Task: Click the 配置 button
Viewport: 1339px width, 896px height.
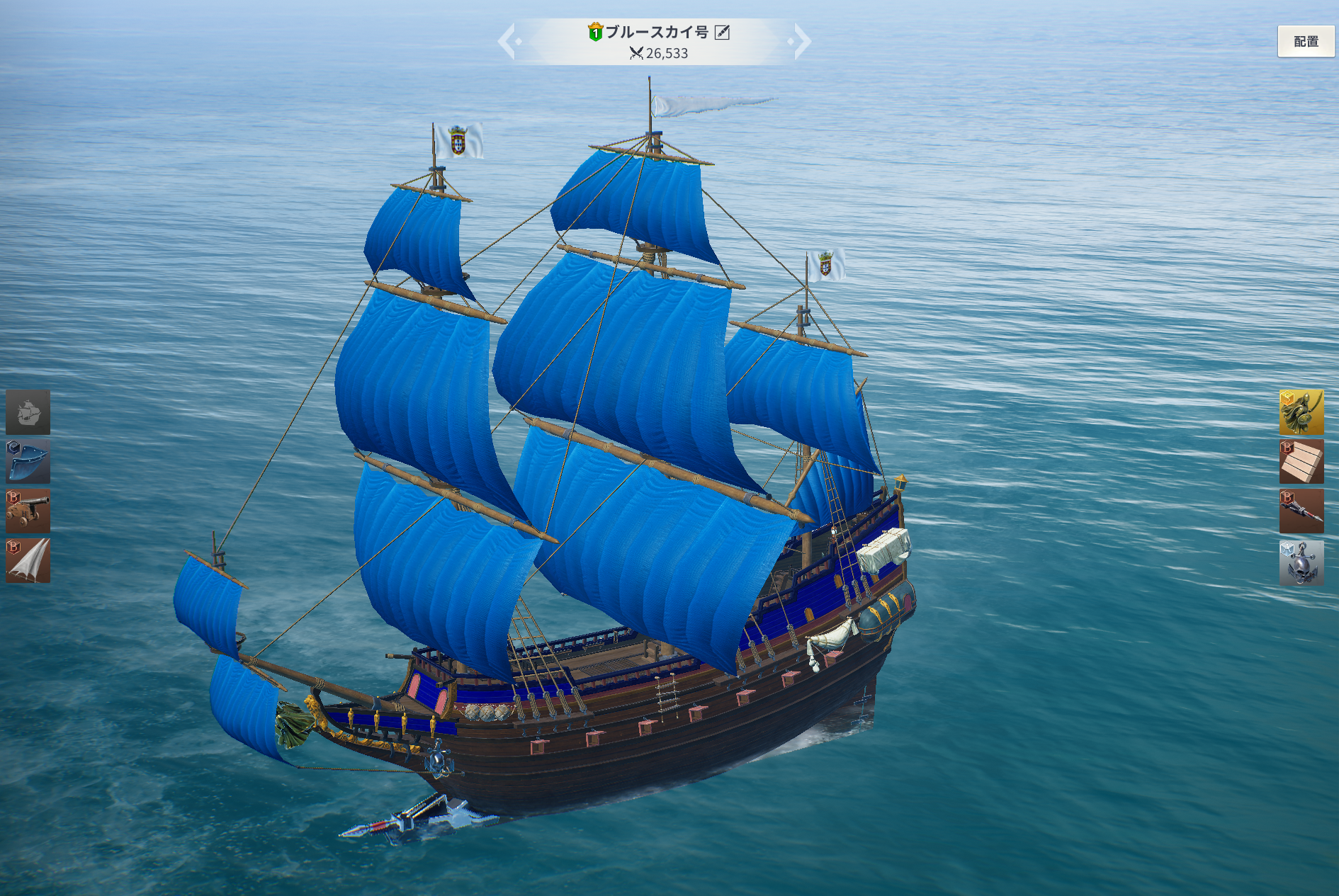Action: 1306,42
